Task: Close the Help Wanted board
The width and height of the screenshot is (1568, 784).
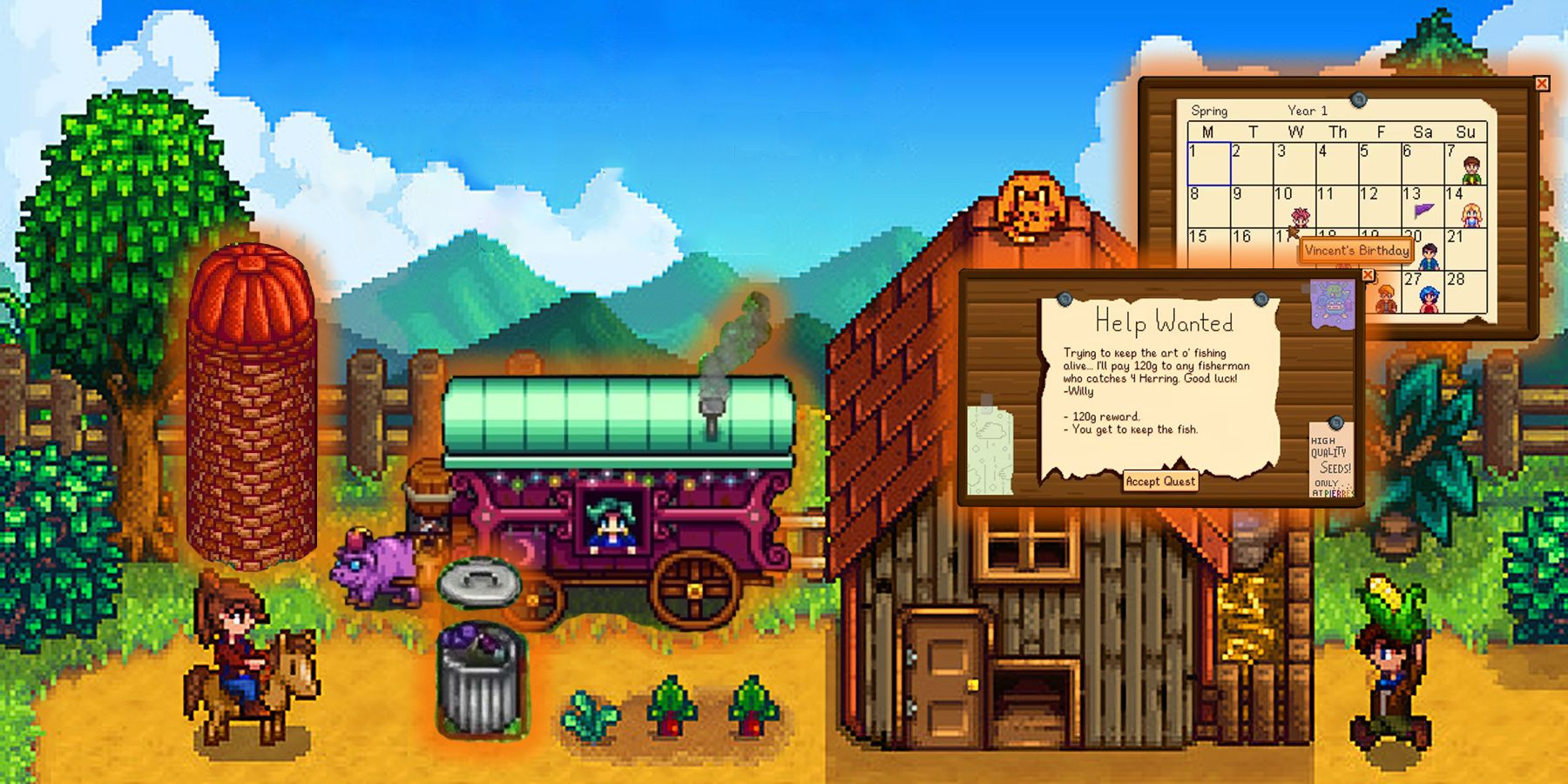Action: [x=1368, y=274]
